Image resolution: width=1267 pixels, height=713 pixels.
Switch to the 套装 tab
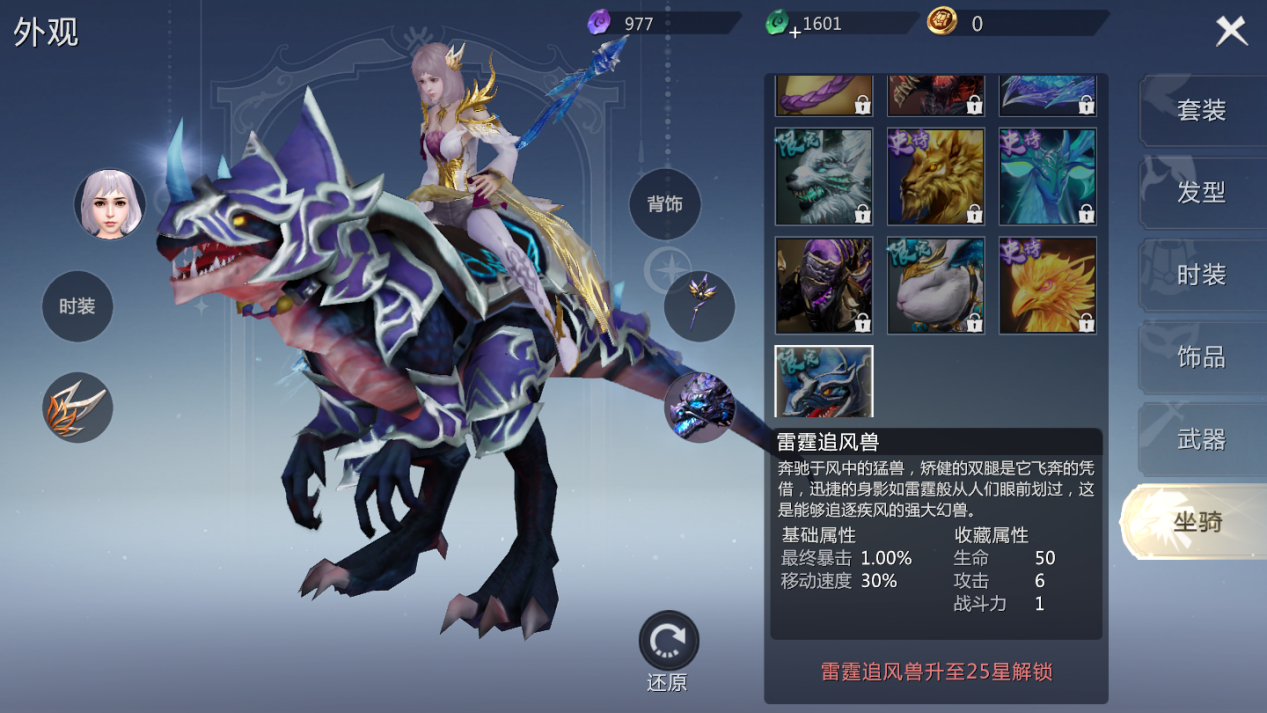click(1200, 110)
